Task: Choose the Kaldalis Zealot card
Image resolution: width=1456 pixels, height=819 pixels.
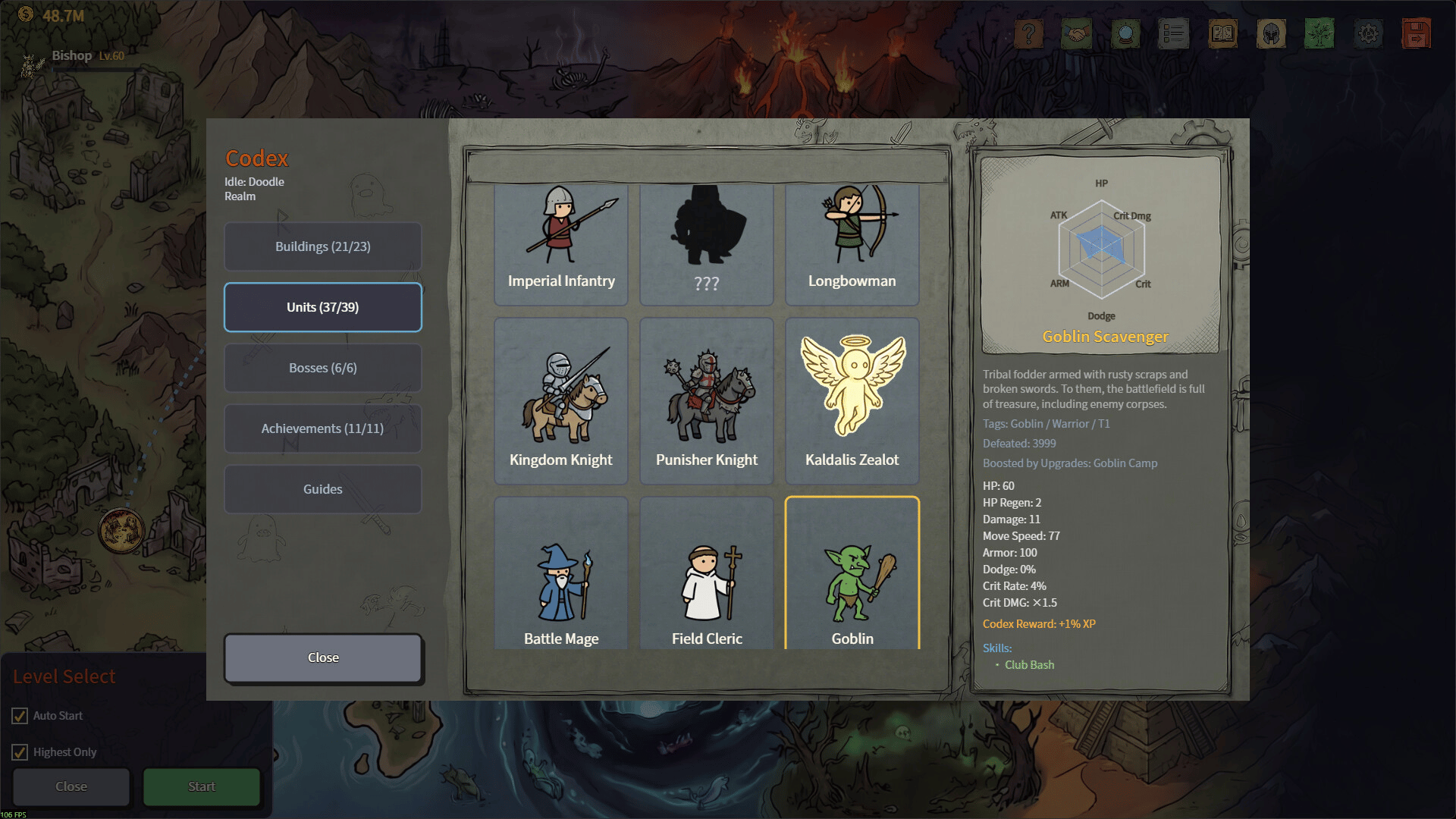Action: click(x=852, y=400)
